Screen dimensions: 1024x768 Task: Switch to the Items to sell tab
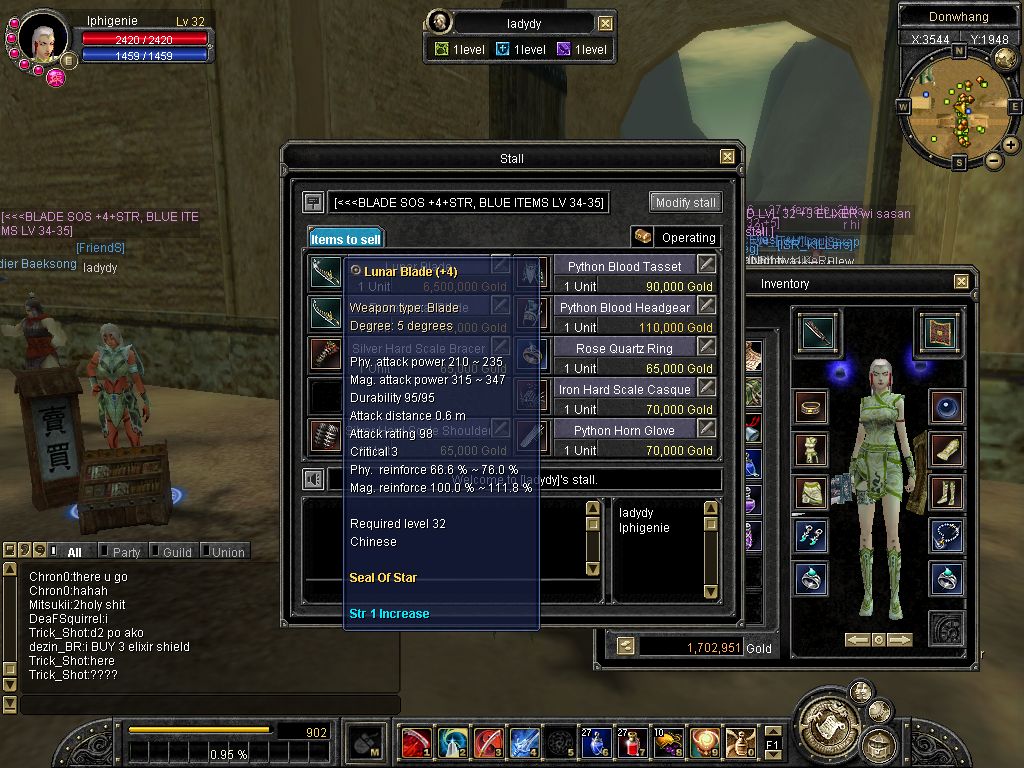345,239
